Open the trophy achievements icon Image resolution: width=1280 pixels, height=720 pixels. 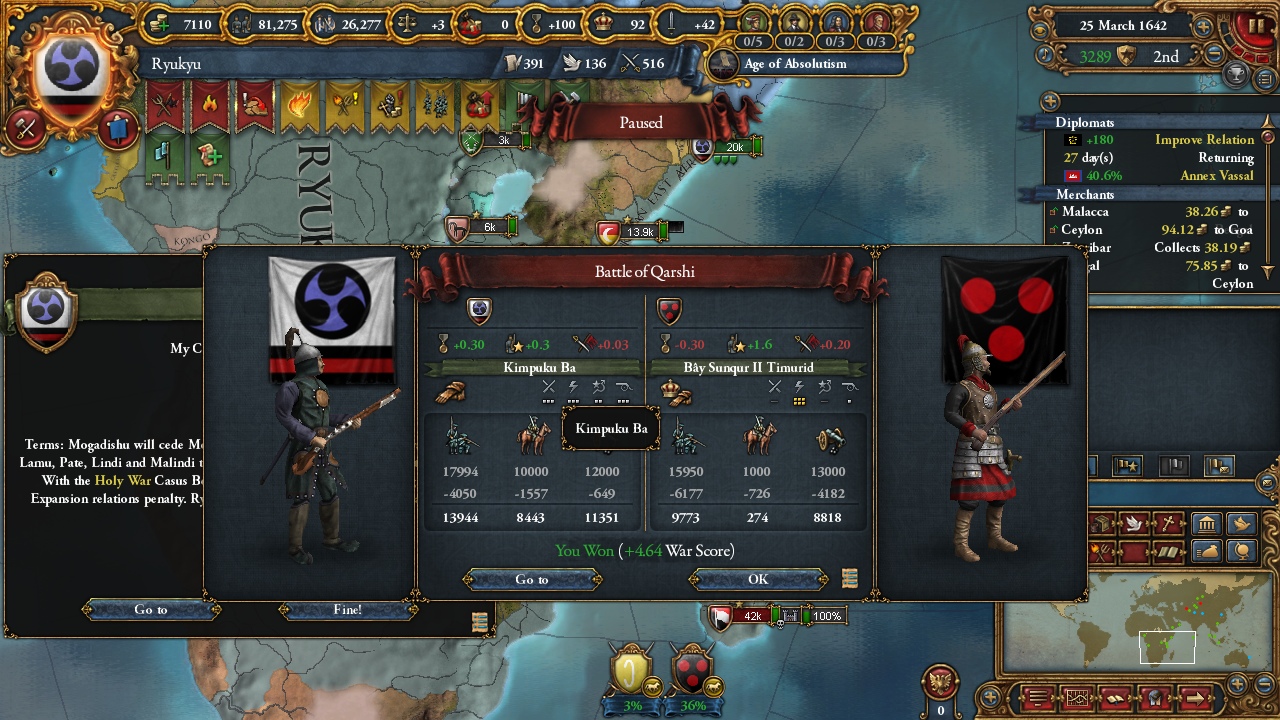point(1237,74)
